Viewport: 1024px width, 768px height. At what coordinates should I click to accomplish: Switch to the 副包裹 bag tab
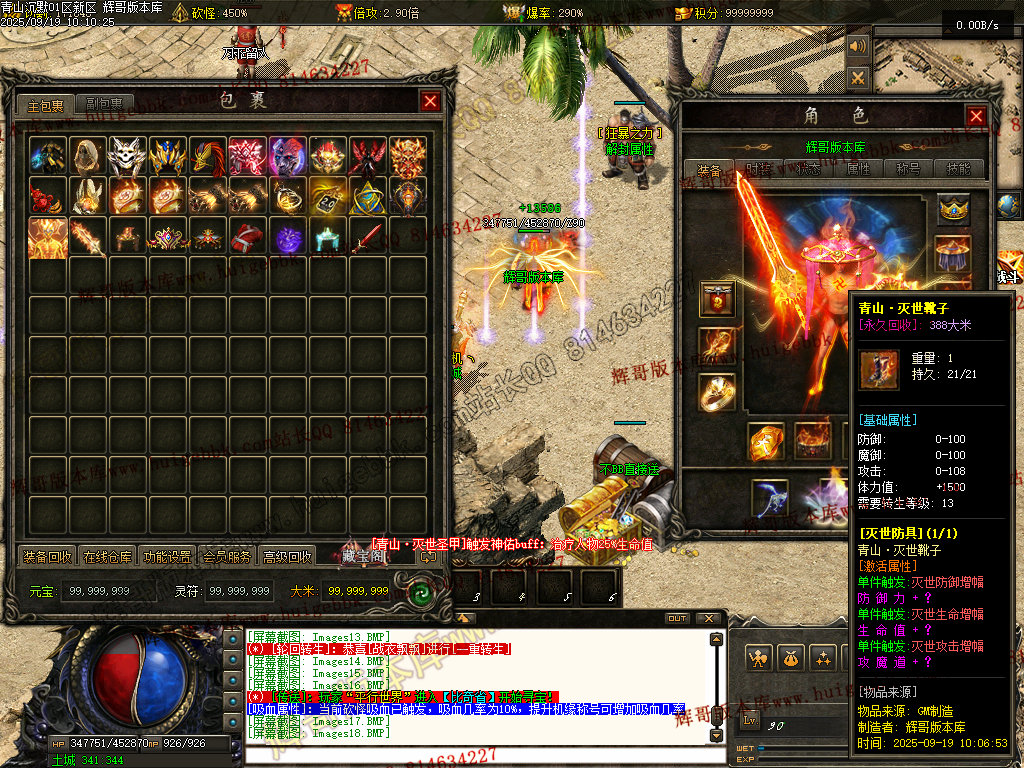(x=104, y=104)
